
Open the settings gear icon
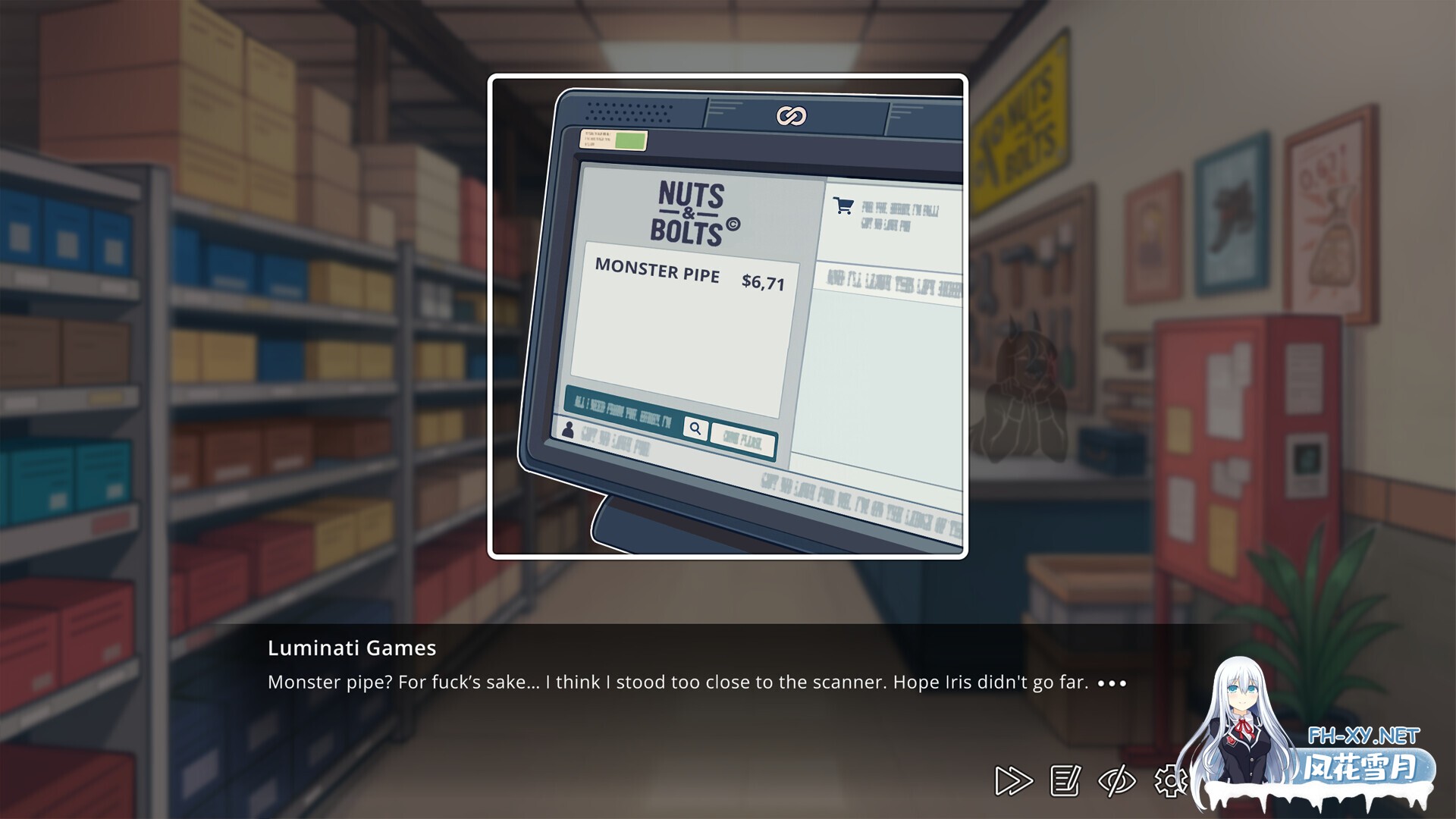pos(1172,780)
